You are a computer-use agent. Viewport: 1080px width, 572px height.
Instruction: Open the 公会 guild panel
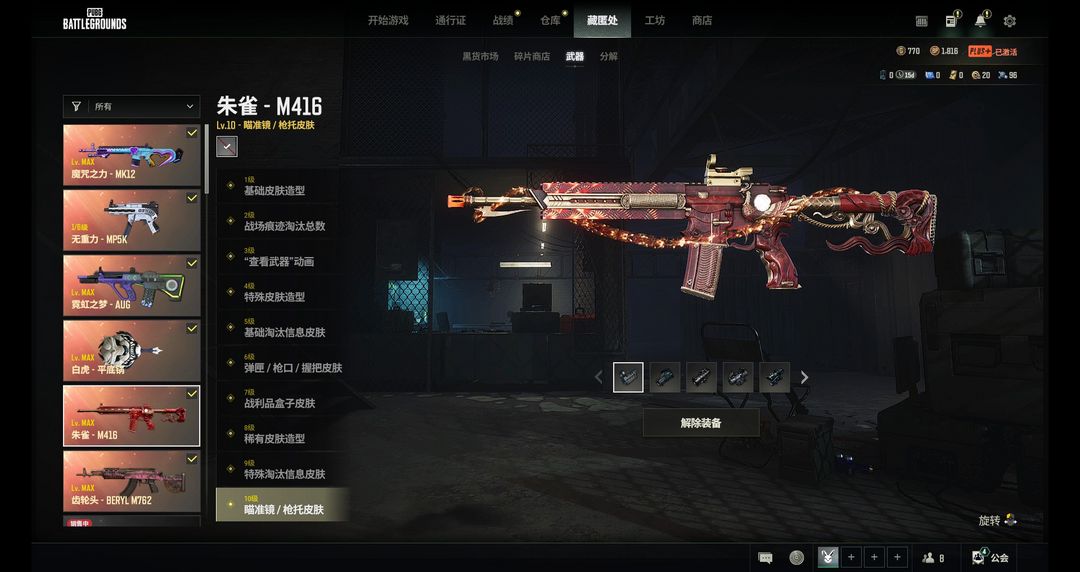[x=990, y=557]
